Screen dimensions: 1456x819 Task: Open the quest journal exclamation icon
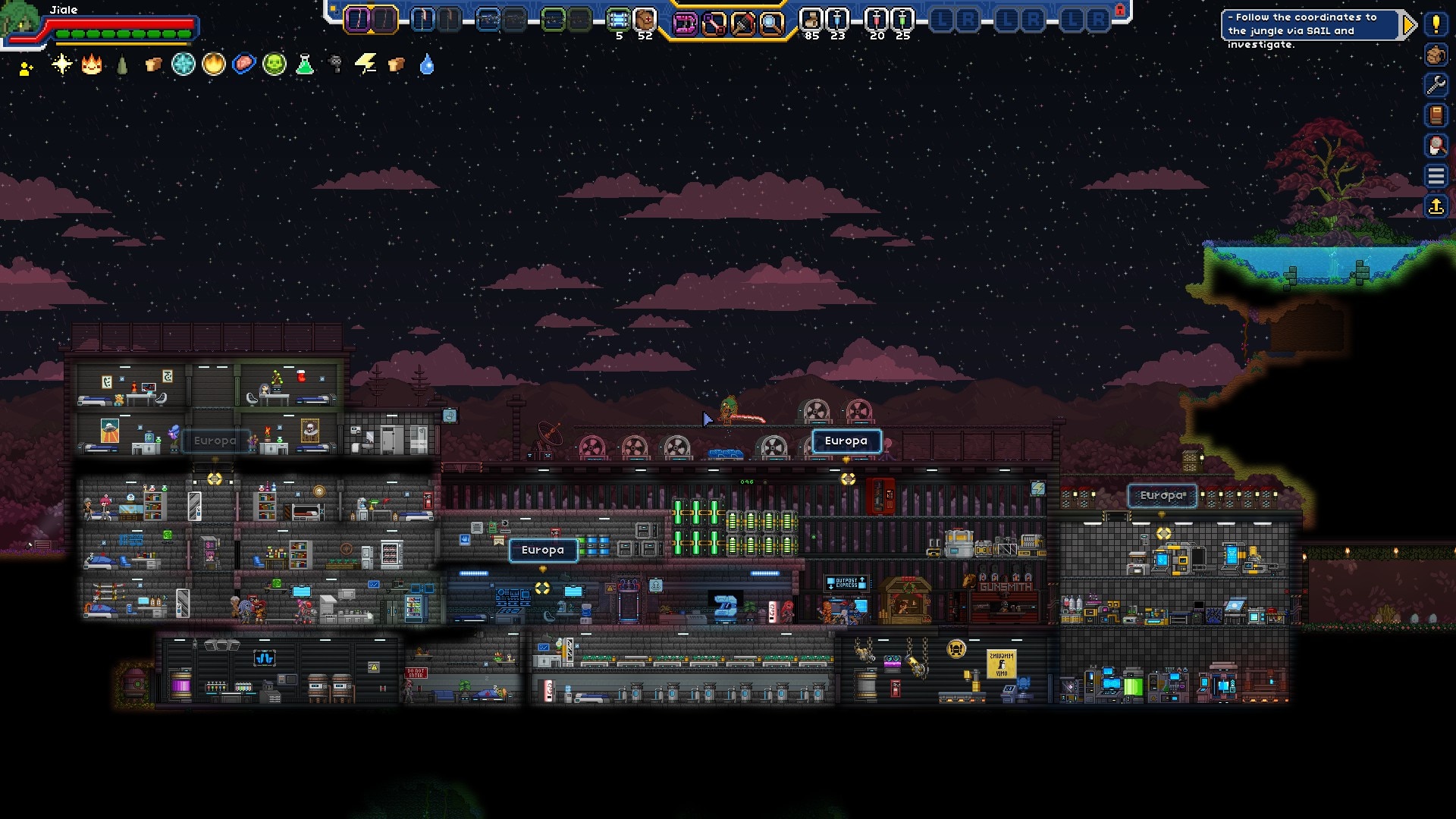tap(1436, 24)
